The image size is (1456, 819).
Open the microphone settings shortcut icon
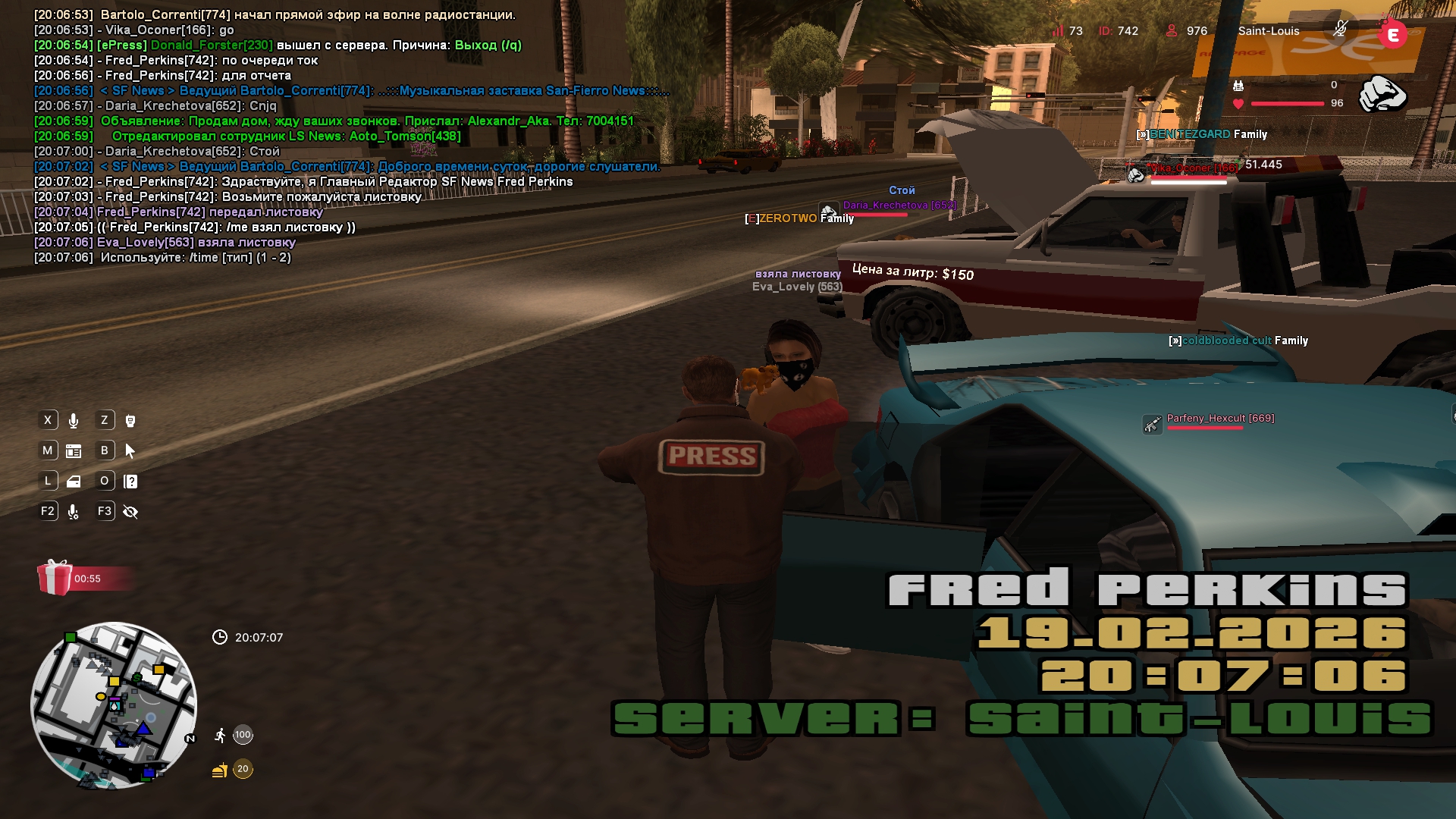(74, 512)
